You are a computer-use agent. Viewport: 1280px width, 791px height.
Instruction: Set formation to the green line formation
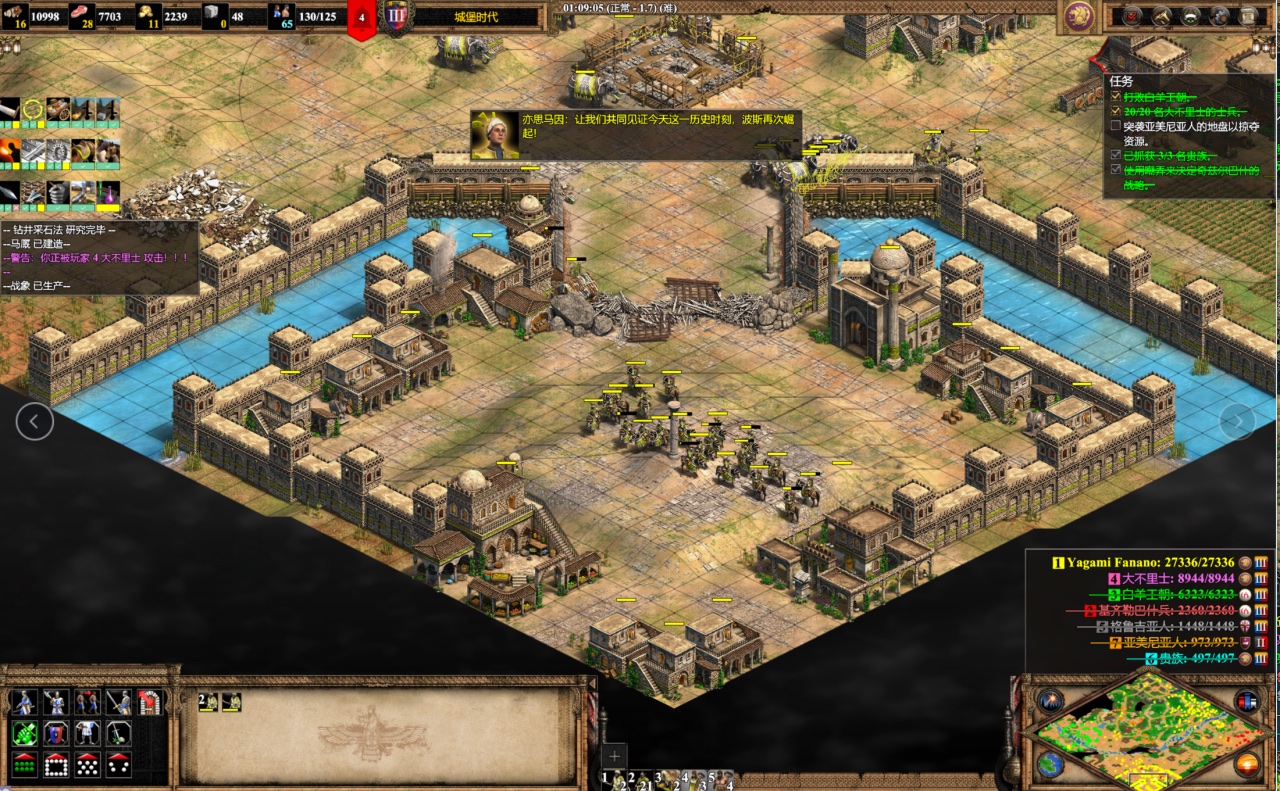tap(25, 765)
